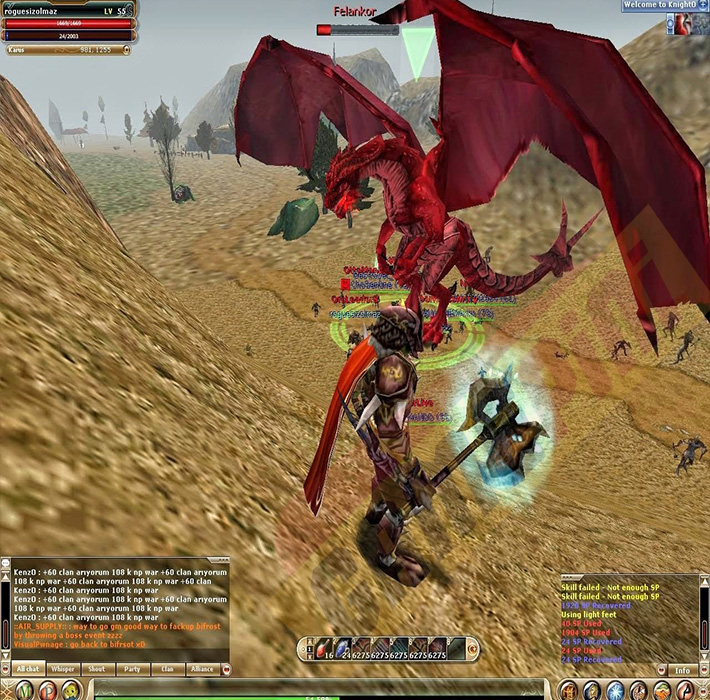Viewport: 710px width, 700px height.
Task: Click the green M round button
Action: 22,690
